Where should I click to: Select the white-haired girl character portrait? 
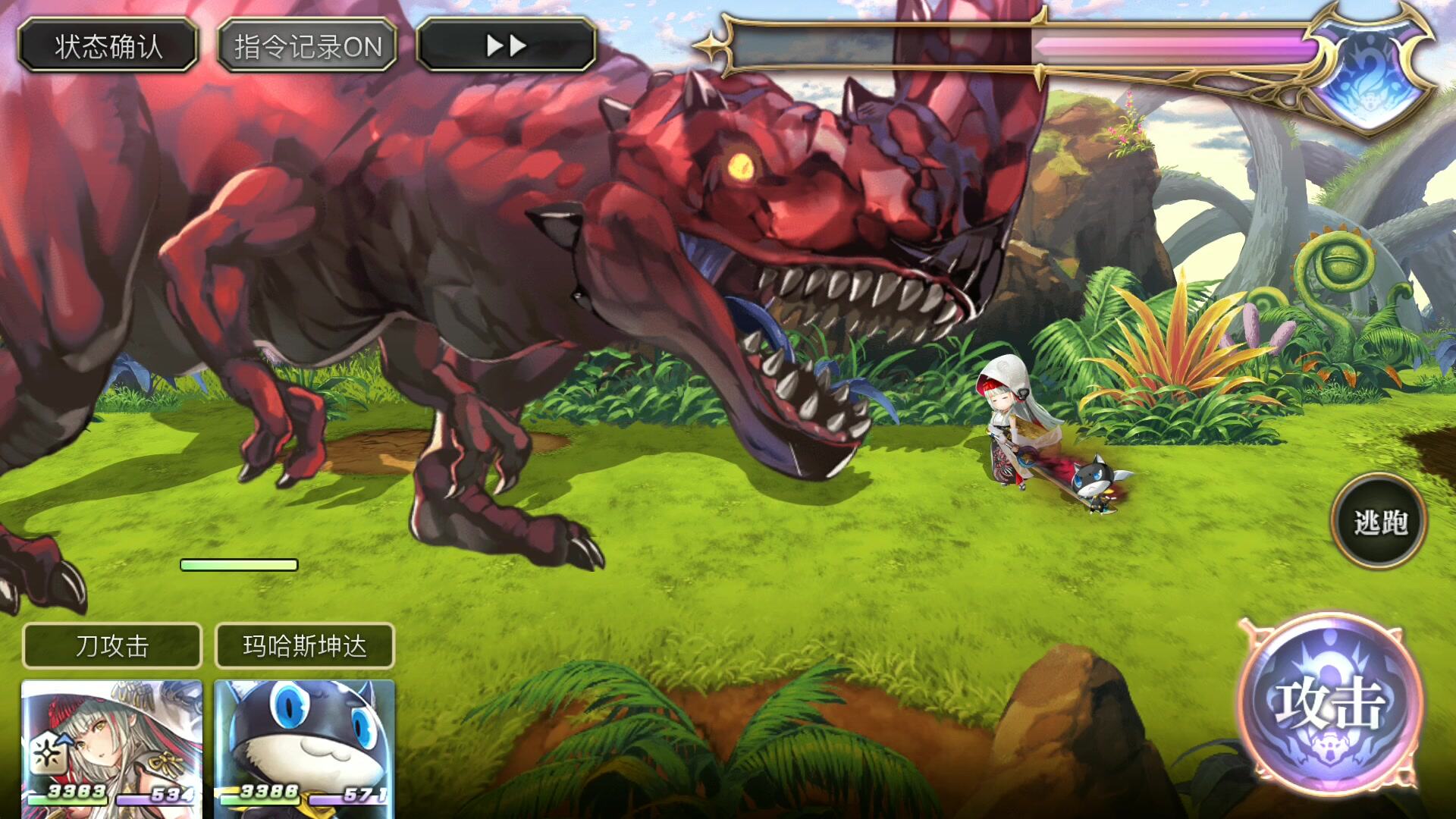tap(112, 747)
